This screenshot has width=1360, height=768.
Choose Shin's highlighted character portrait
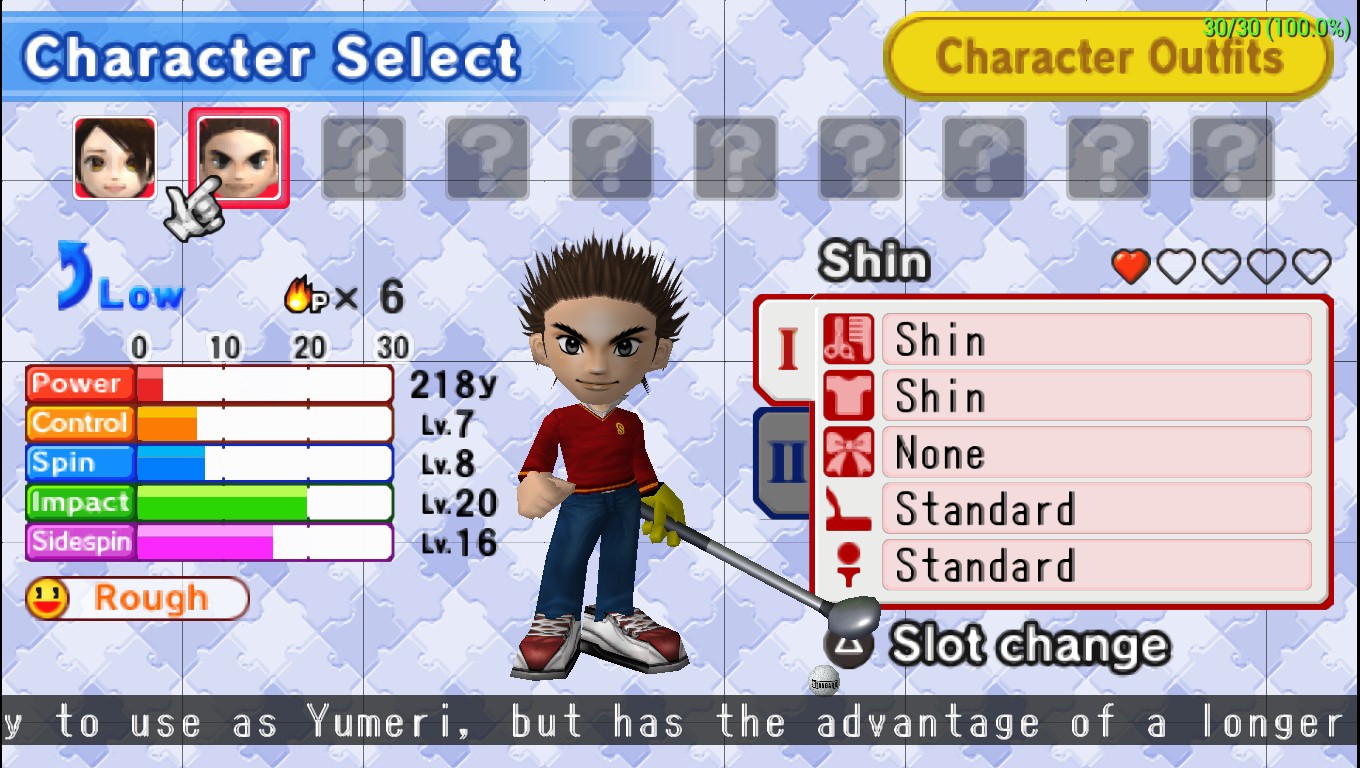click(239, 158)
